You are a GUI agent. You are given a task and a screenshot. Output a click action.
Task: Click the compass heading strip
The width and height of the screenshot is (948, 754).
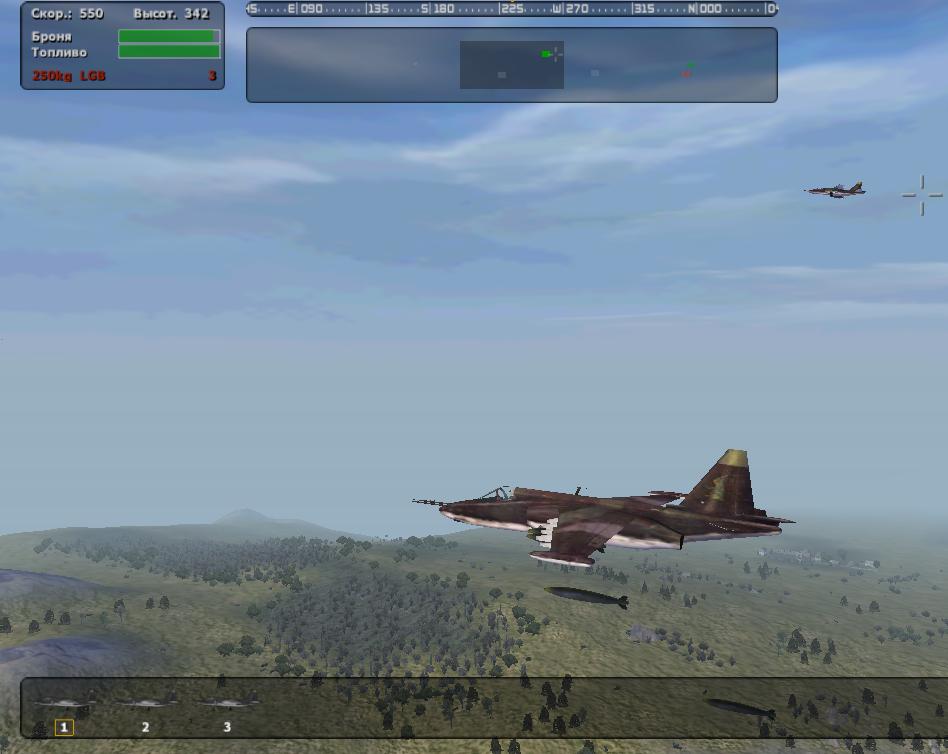511,9
